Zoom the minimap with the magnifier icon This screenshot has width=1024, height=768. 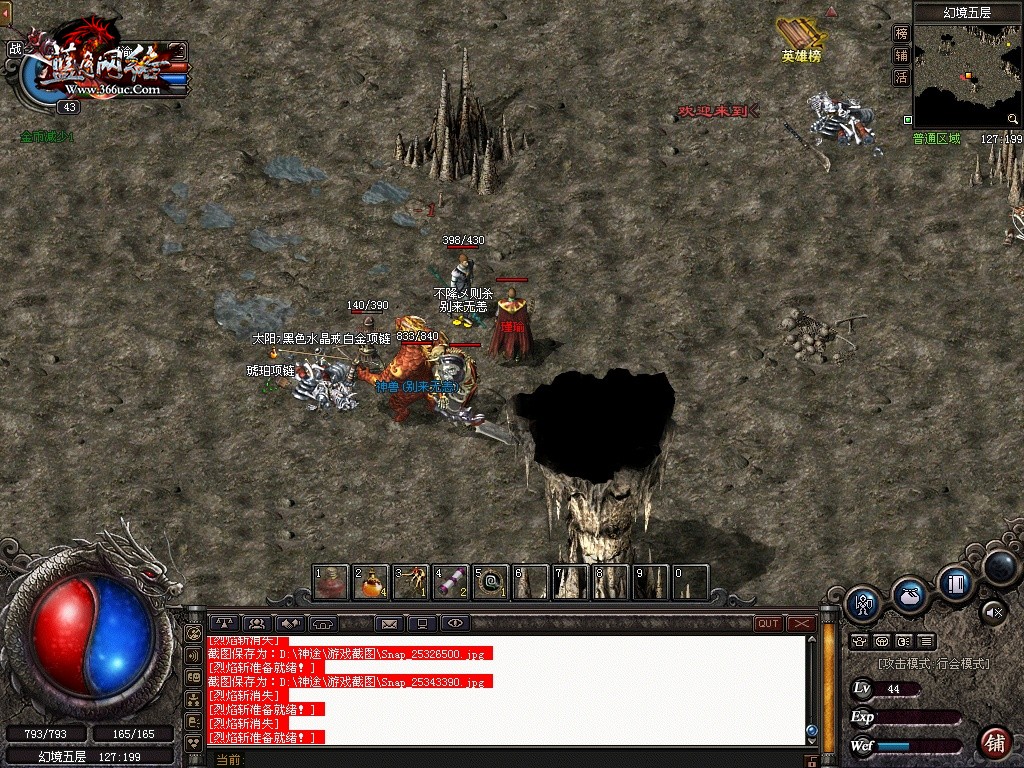(x=1013, y=119)
